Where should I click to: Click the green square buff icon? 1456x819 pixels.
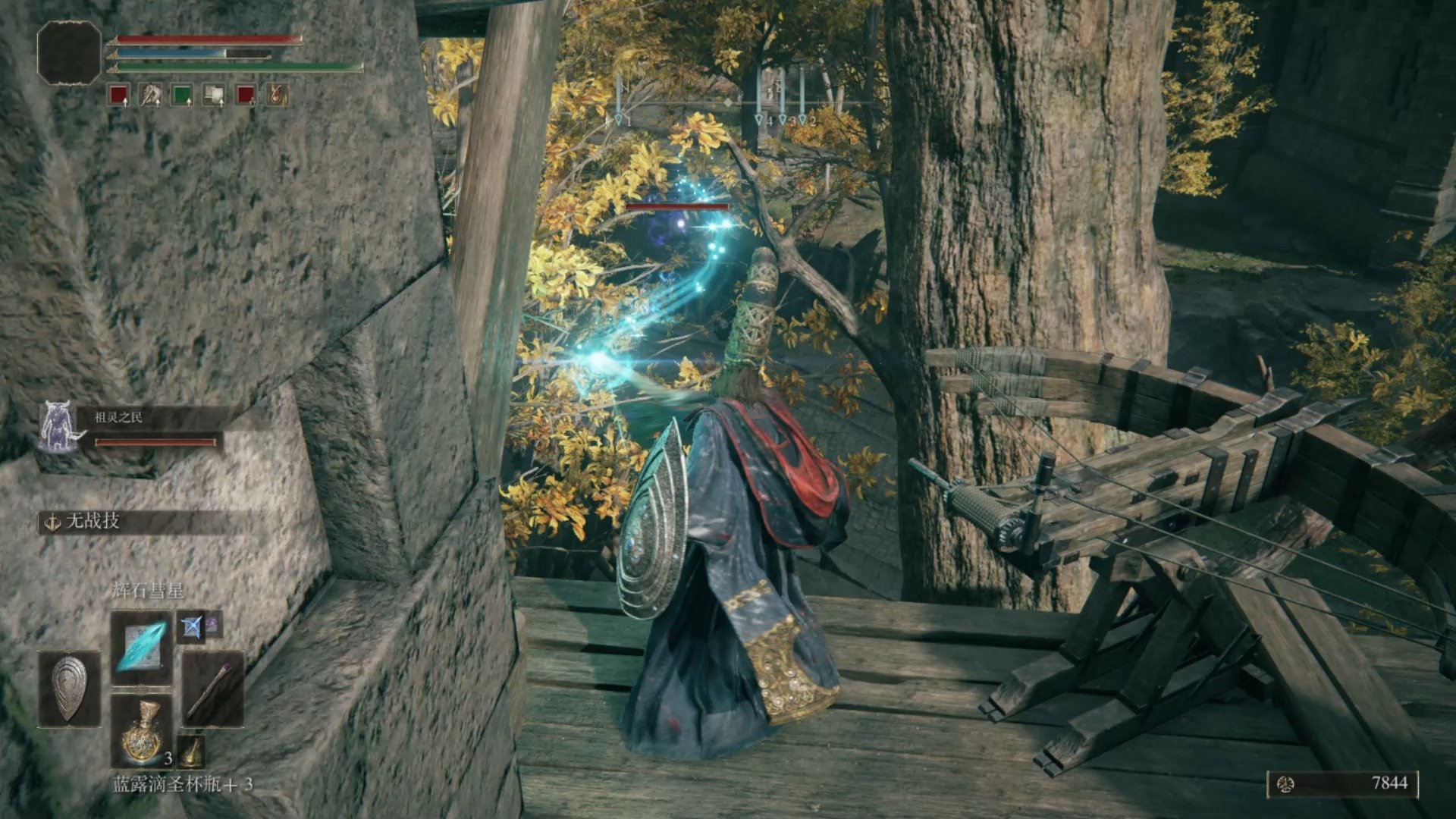182,96
